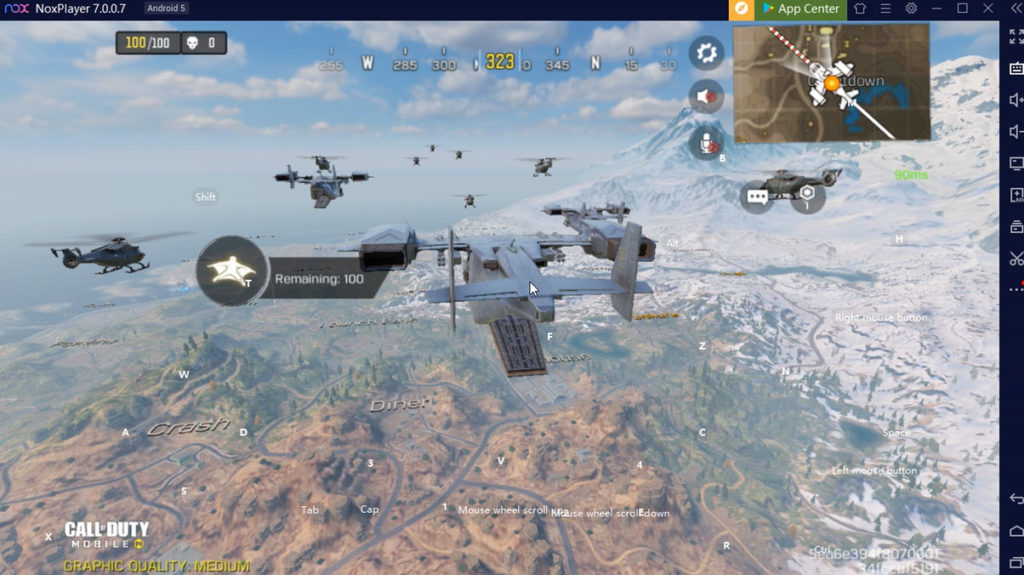Open keyboard mapping in Nox sidebar
Image resolution: width=1024 pixels, height=575 pixels.
pos(1015,68)
